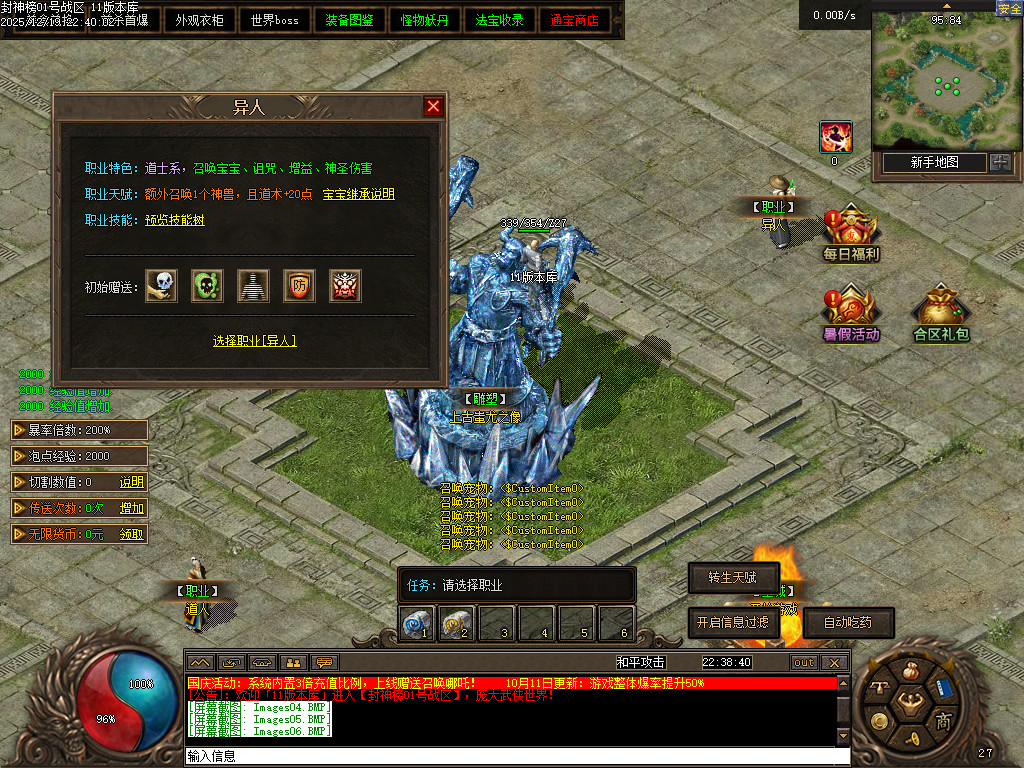Screen dimensions: 1024x768
Task: Open the 装备图鉴 equipment codex
Action: [x=349, y=20]
